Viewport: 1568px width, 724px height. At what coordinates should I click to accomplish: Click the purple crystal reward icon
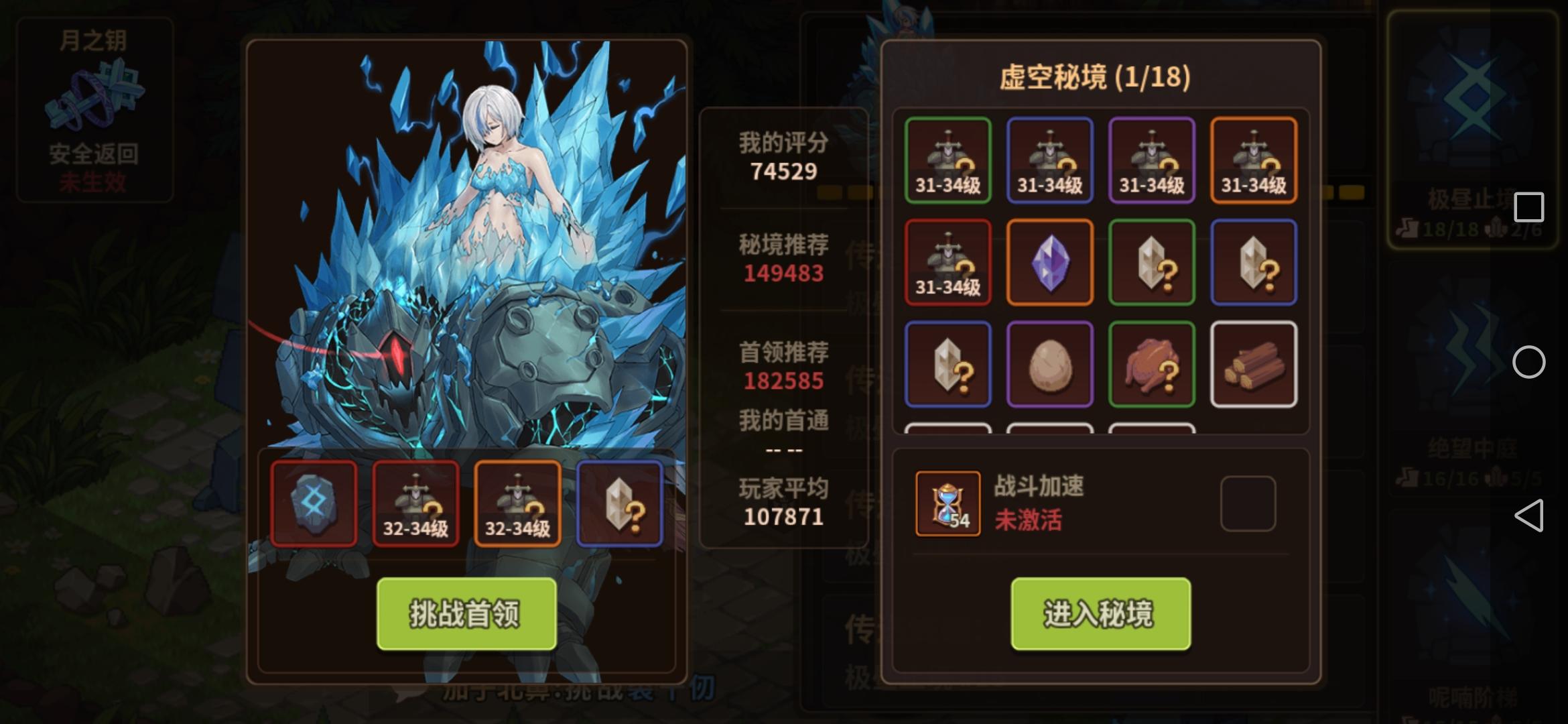pos(1049,261)
